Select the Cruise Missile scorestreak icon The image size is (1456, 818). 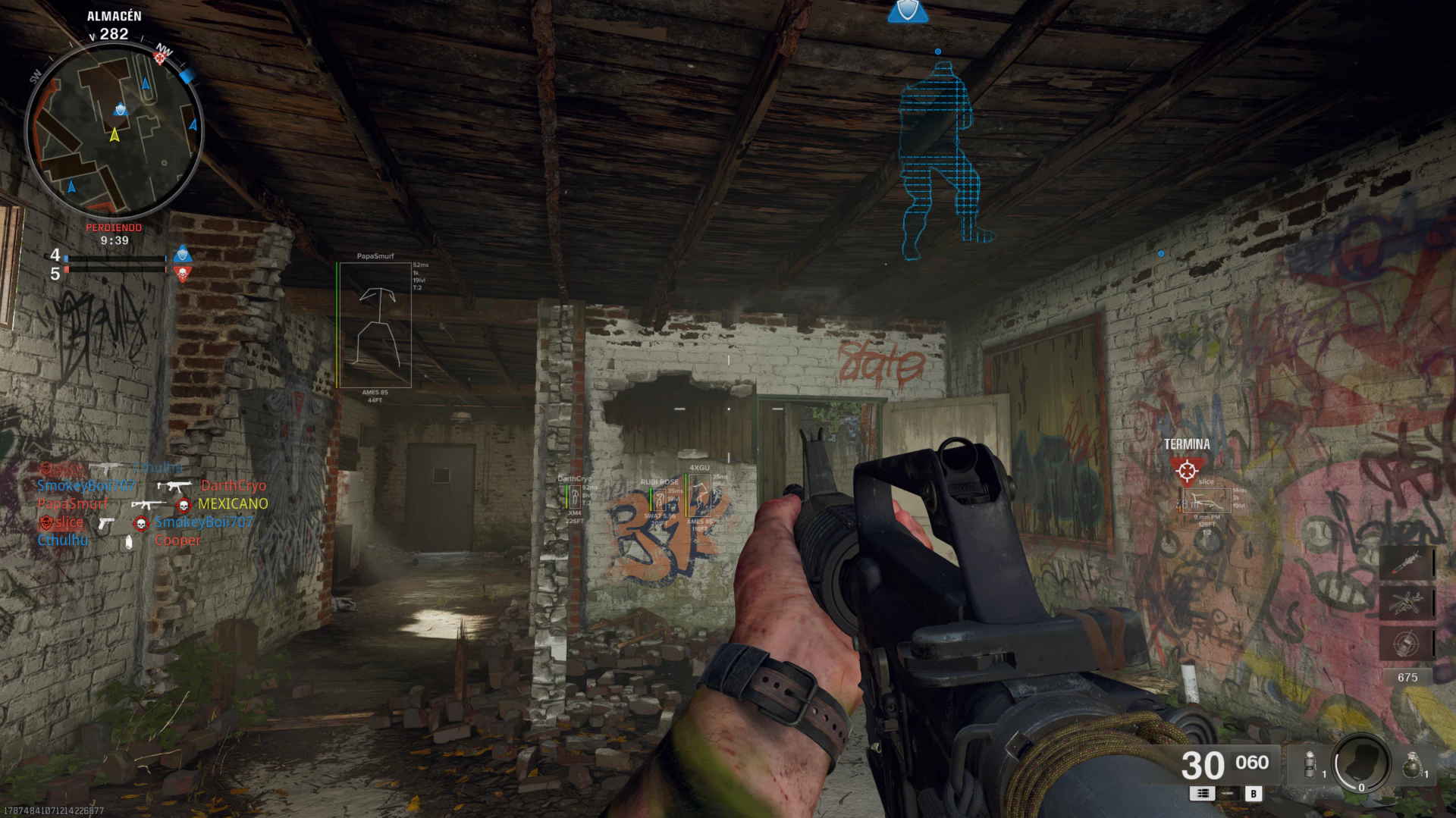[1407, 564]
